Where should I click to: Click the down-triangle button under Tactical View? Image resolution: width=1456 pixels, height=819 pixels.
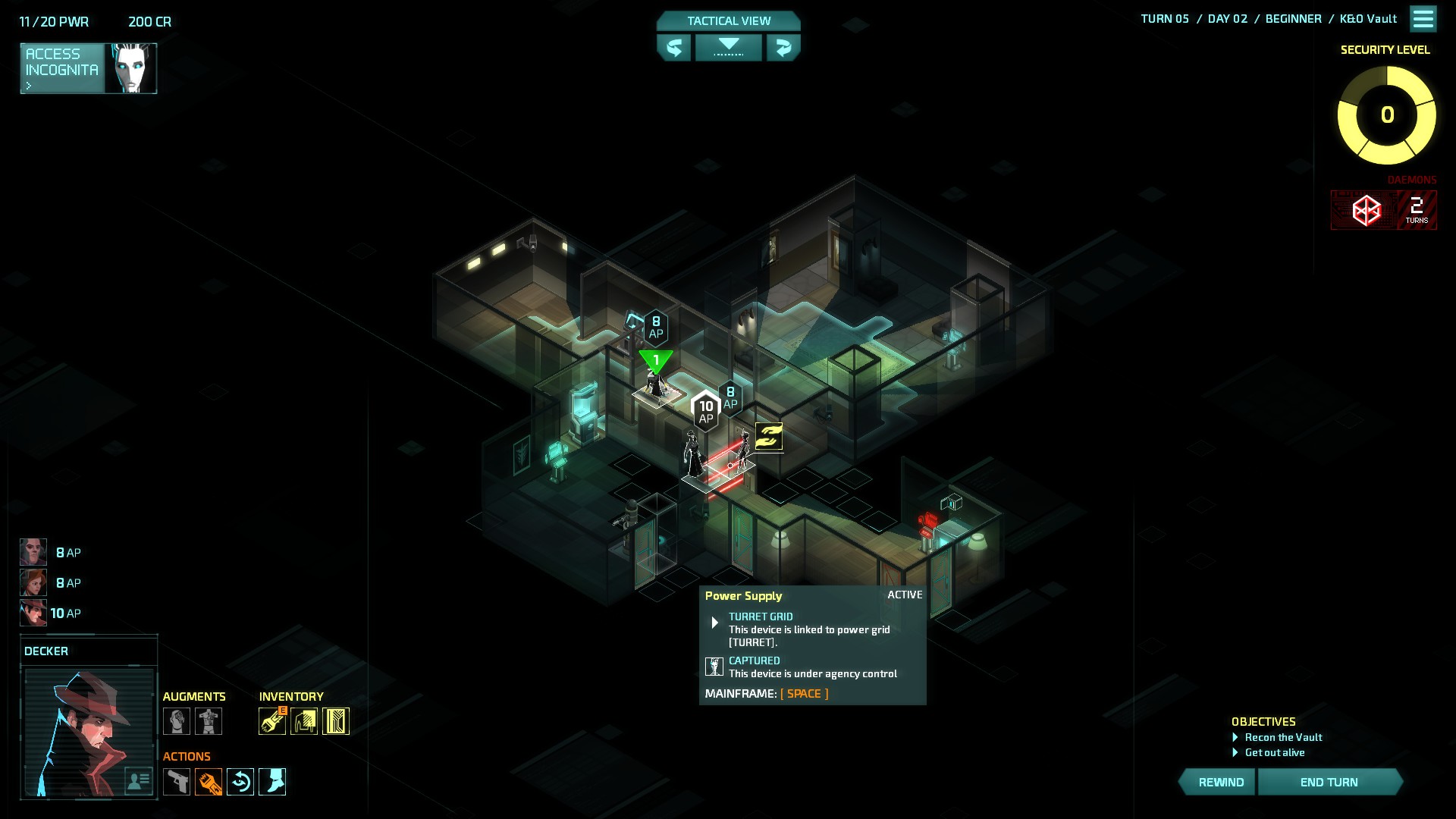[728, 47]
